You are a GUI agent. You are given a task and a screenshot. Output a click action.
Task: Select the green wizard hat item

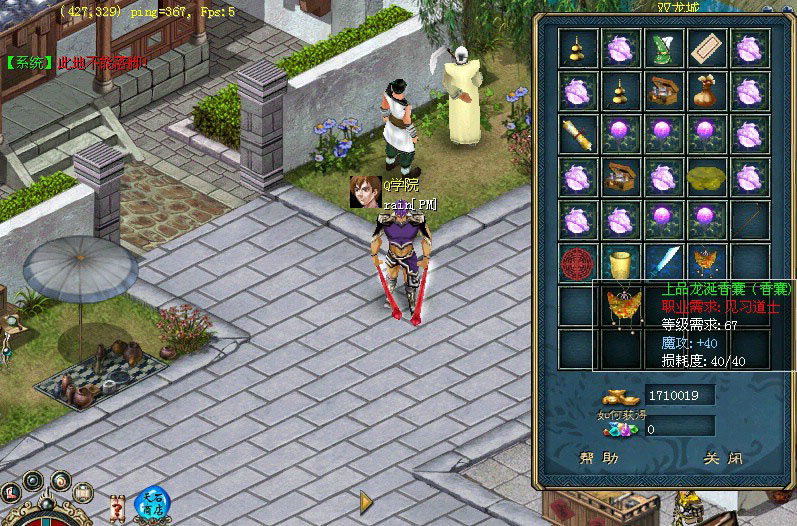click(x=665, y=47)
